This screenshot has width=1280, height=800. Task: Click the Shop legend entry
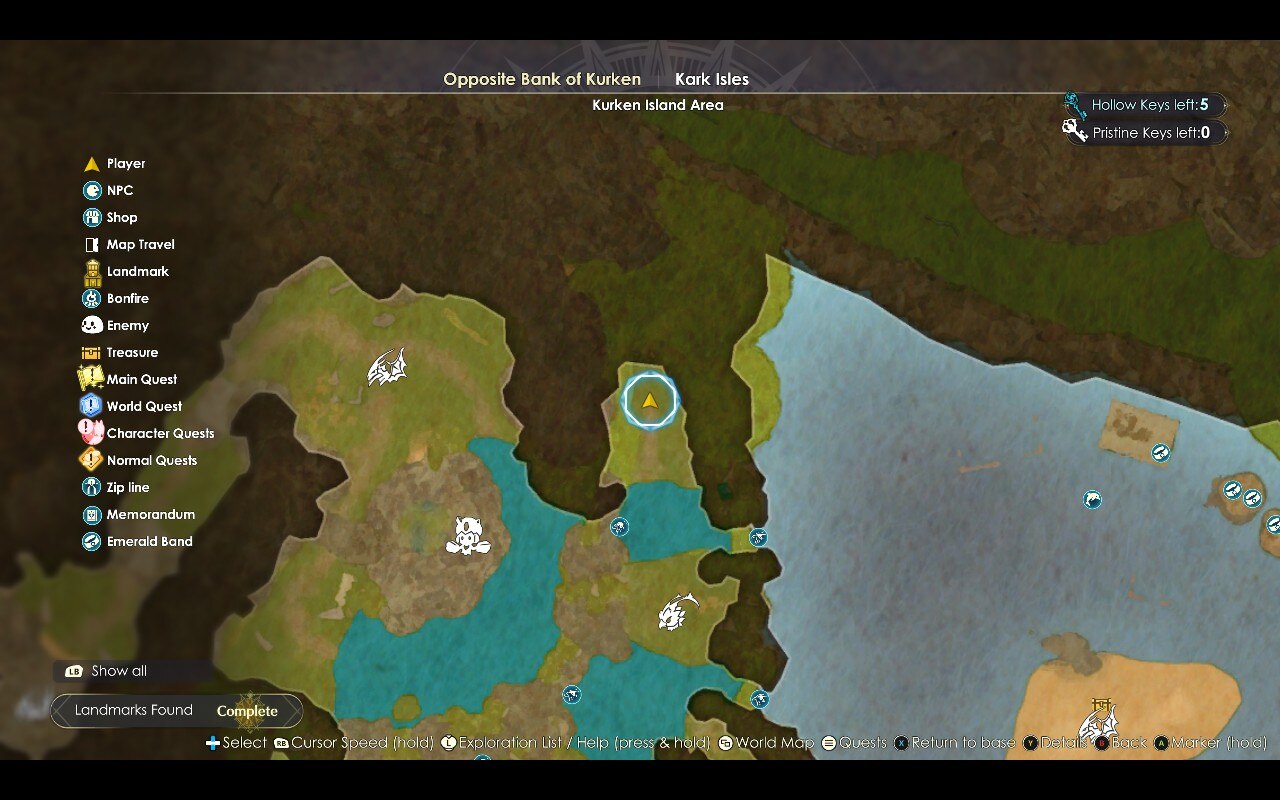(x=121, y=217)
